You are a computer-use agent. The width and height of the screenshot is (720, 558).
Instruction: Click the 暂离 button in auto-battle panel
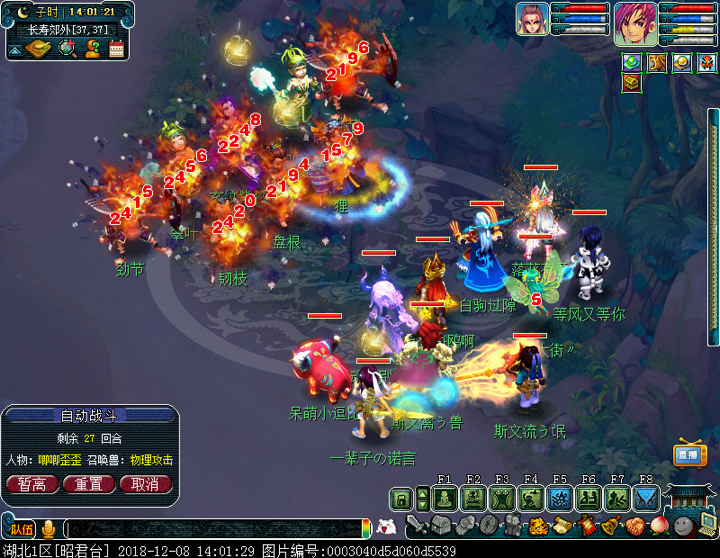[32, 484]
